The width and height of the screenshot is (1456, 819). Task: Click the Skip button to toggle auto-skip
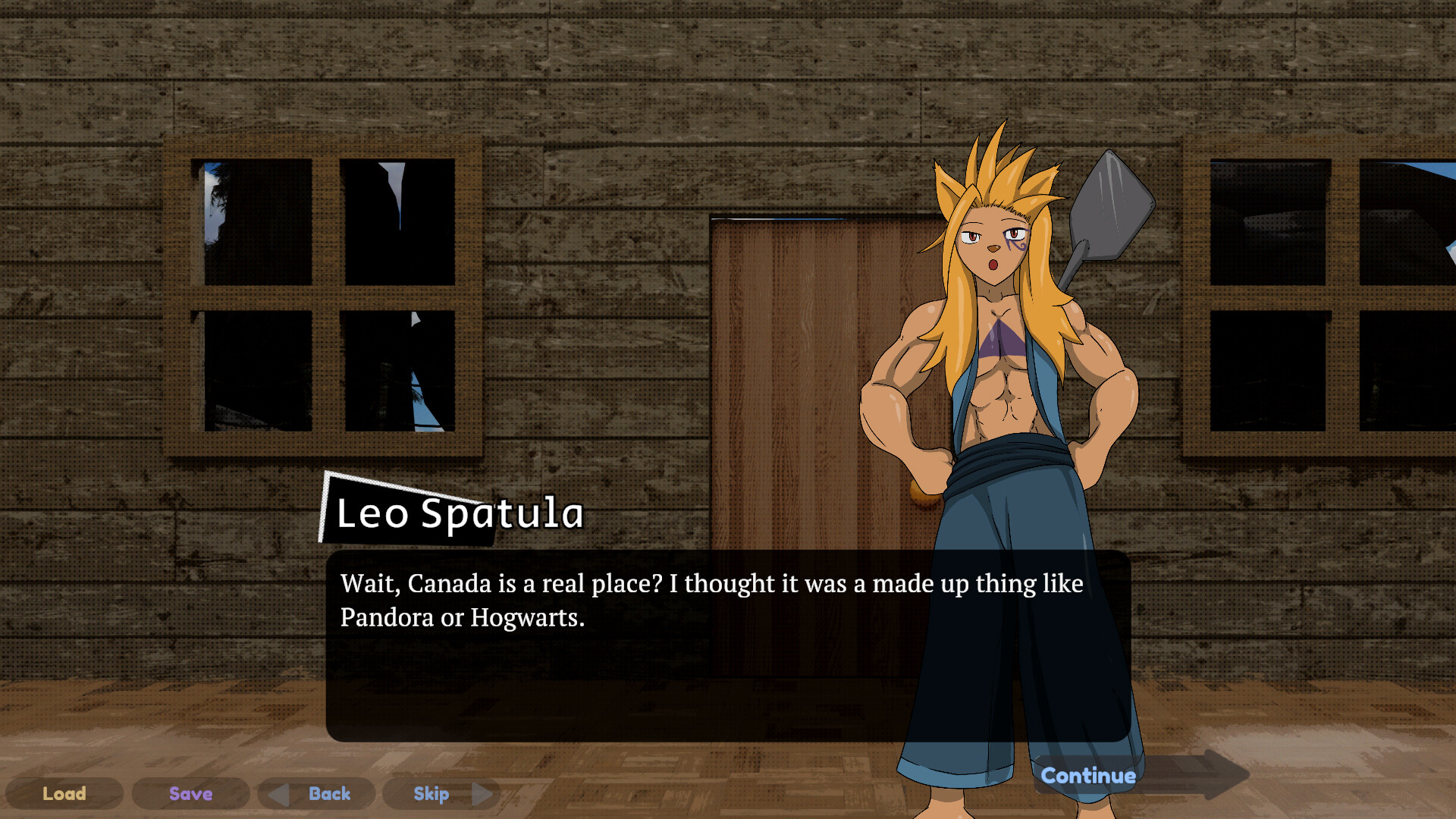click(430, 794)
